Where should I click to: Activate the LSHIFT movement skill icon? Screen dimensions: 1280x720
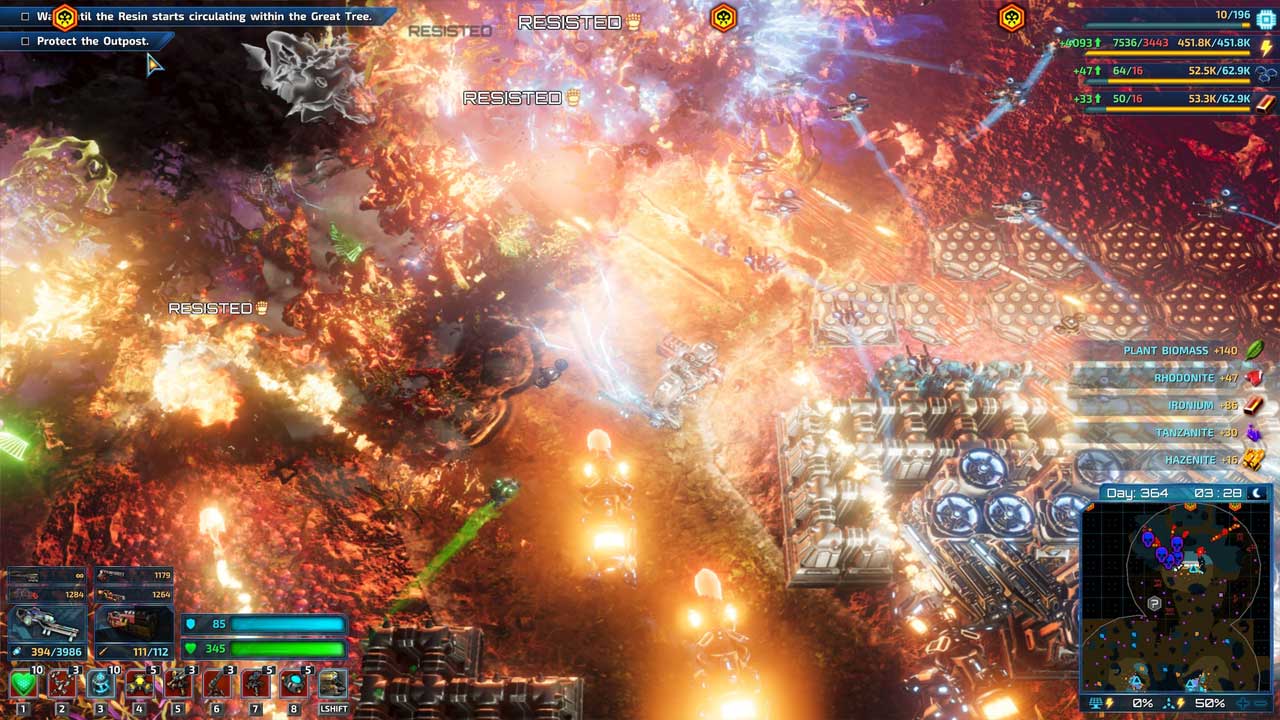coord(332,684)
